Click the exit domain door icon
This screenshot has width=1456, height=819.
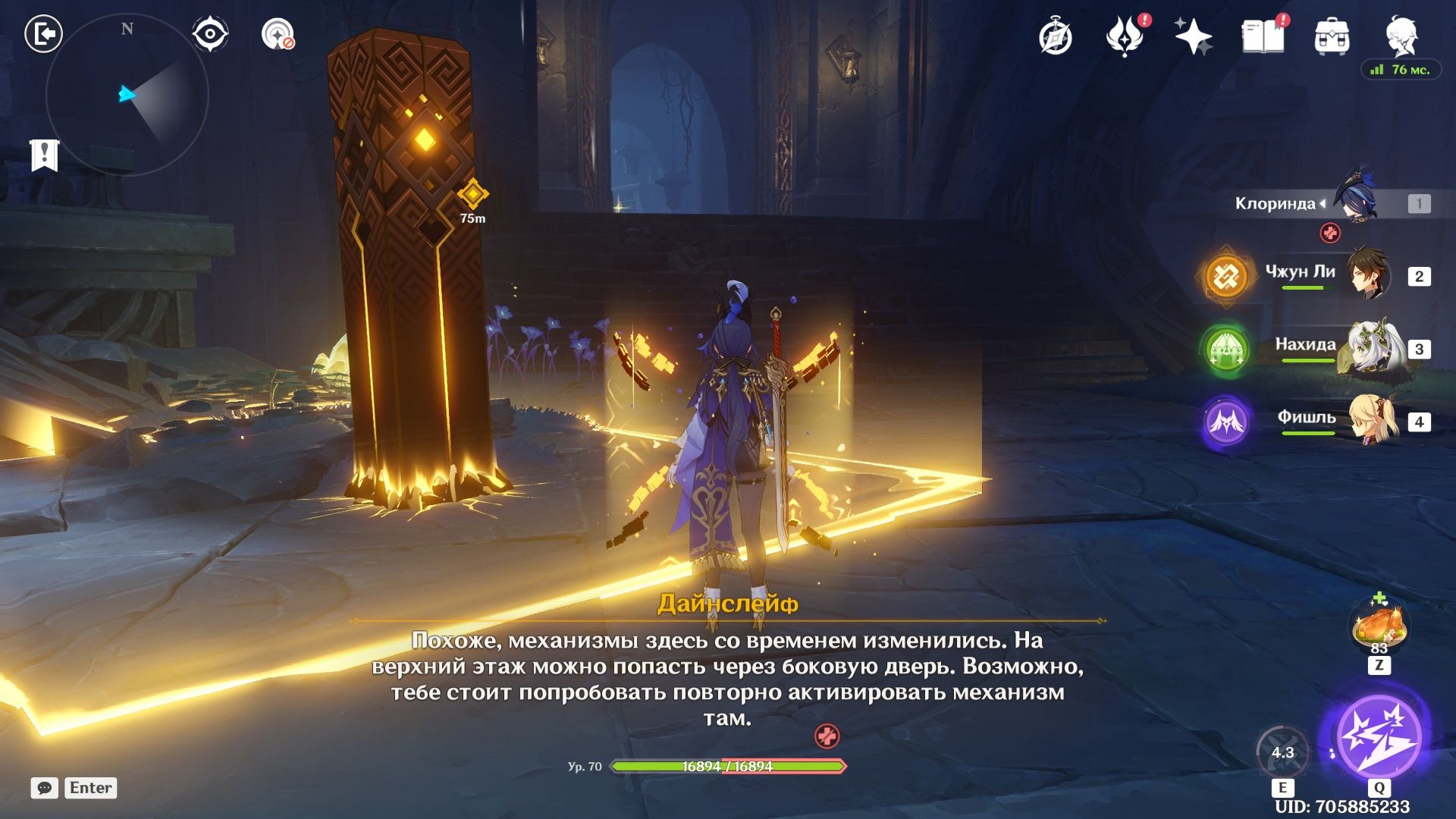(43, 34)
